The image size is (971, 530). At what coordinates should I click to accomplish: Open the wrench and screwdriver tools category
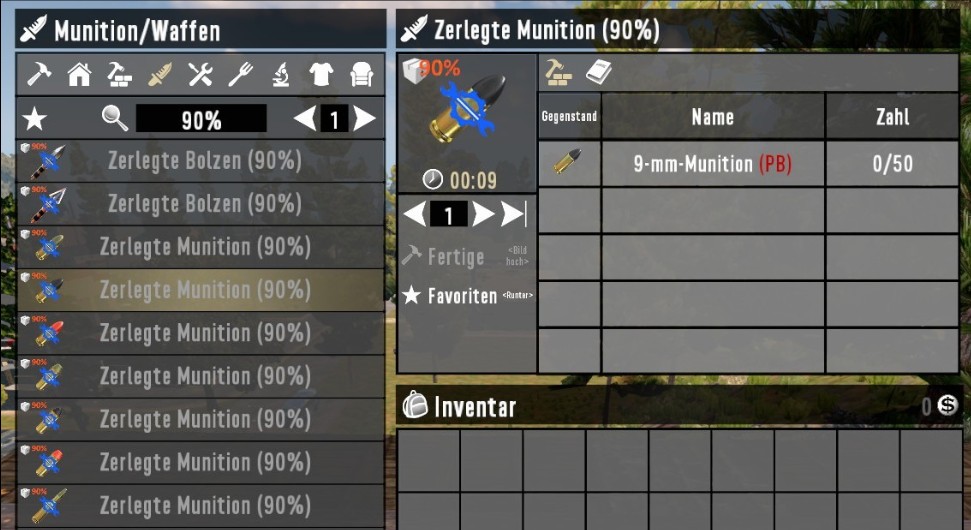click(x=200, y=74)
